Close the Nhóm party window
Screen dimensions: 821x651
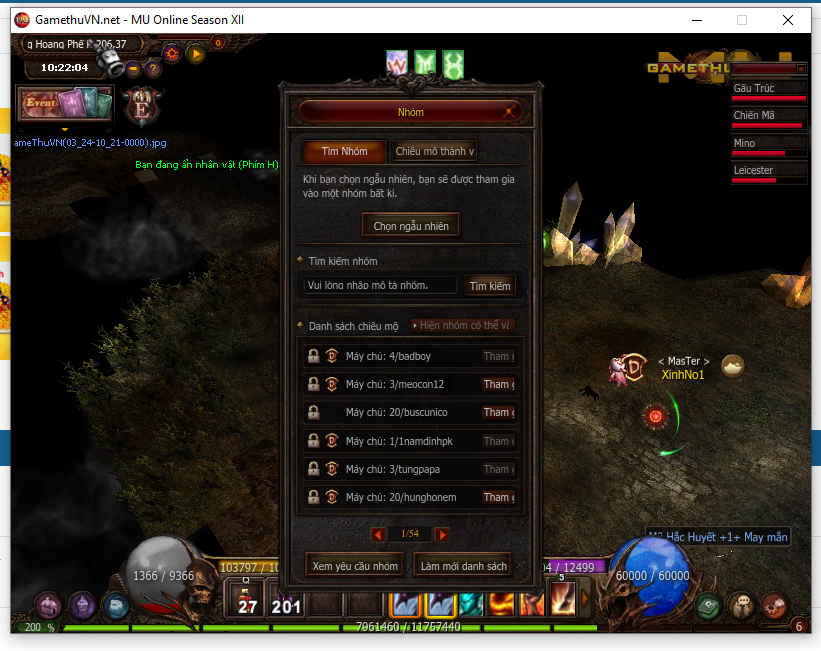511,112
